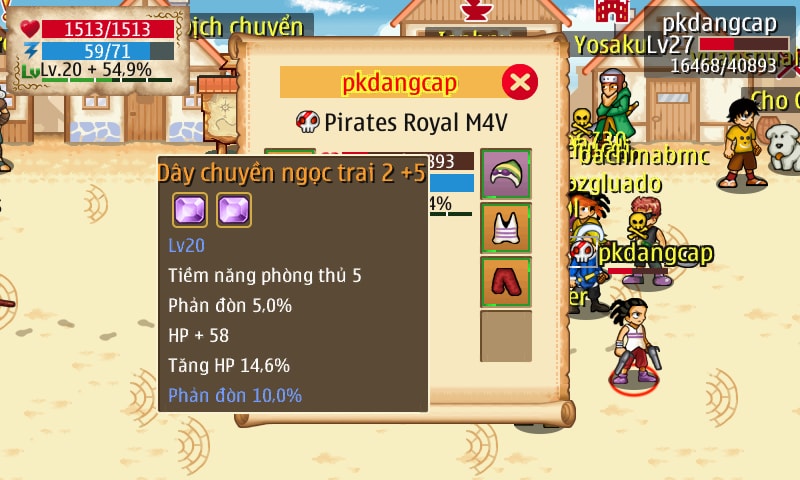This screenshot has width=800, height=480.
Task: Select the first purple gem socket
Action: point(190,210)
